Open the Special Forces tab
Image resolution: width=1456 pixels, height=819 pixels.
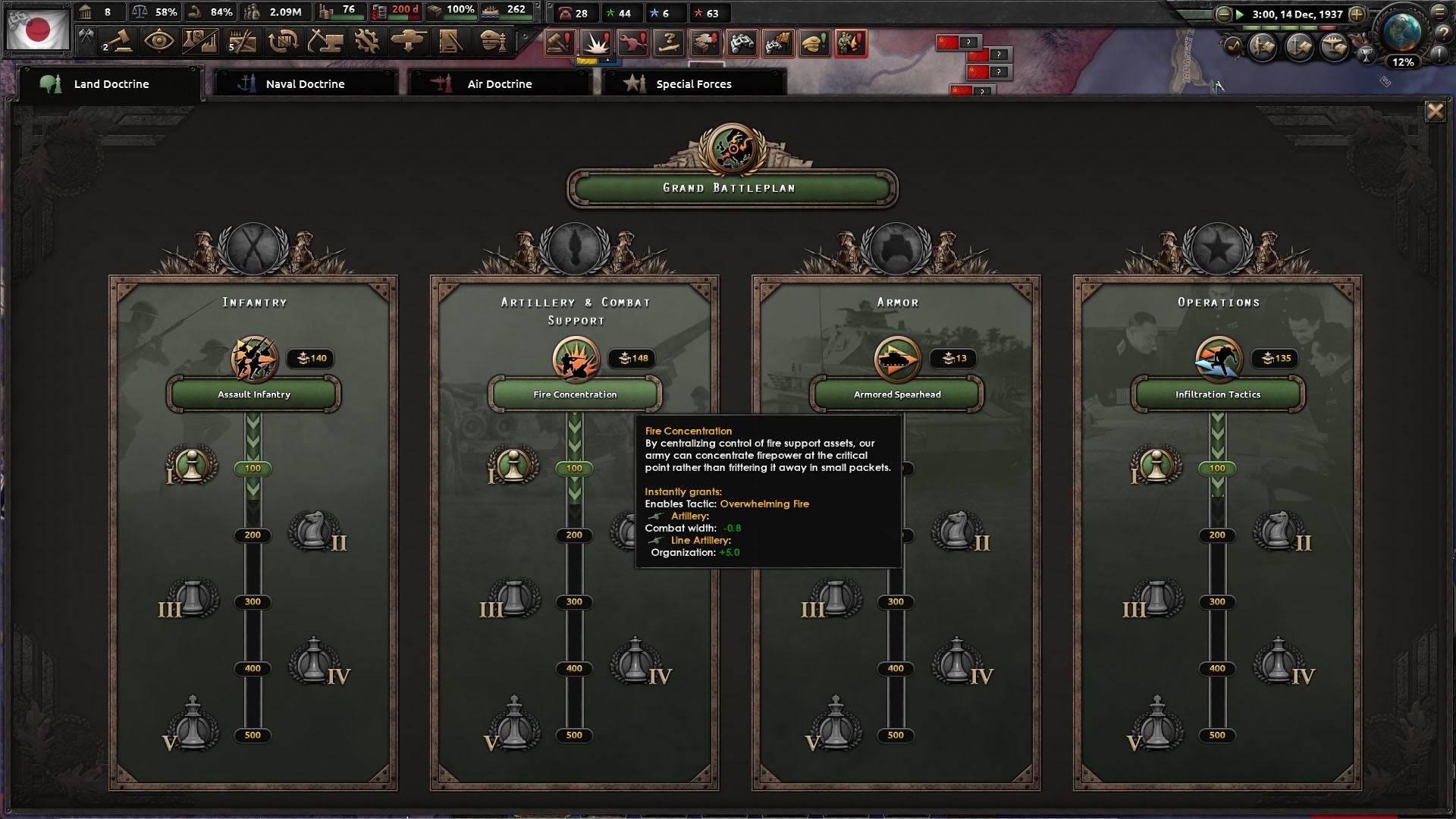[692, 84]
